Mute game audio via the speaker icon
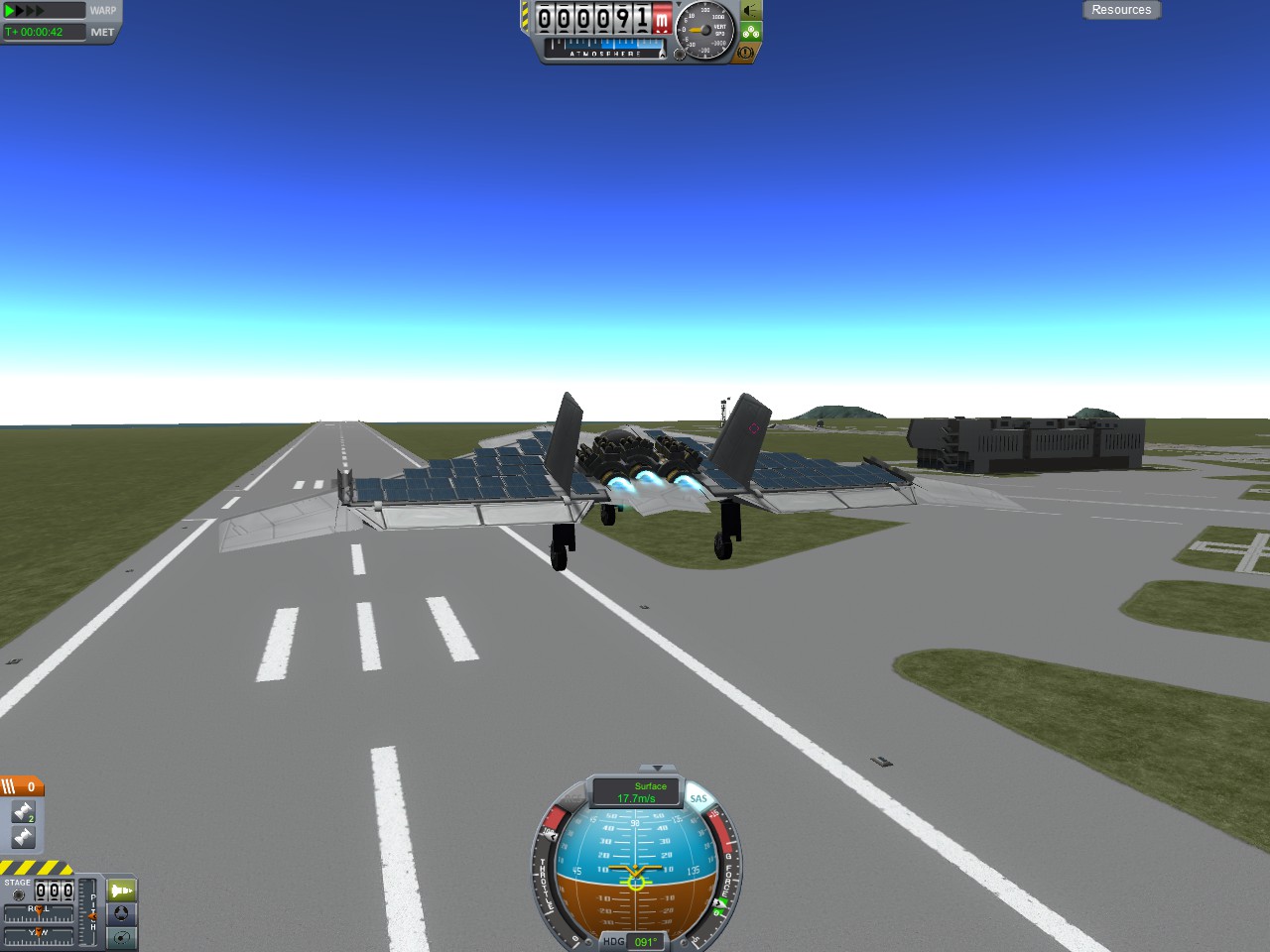Viewport: 1270px width, 952px height. point(750,12)
